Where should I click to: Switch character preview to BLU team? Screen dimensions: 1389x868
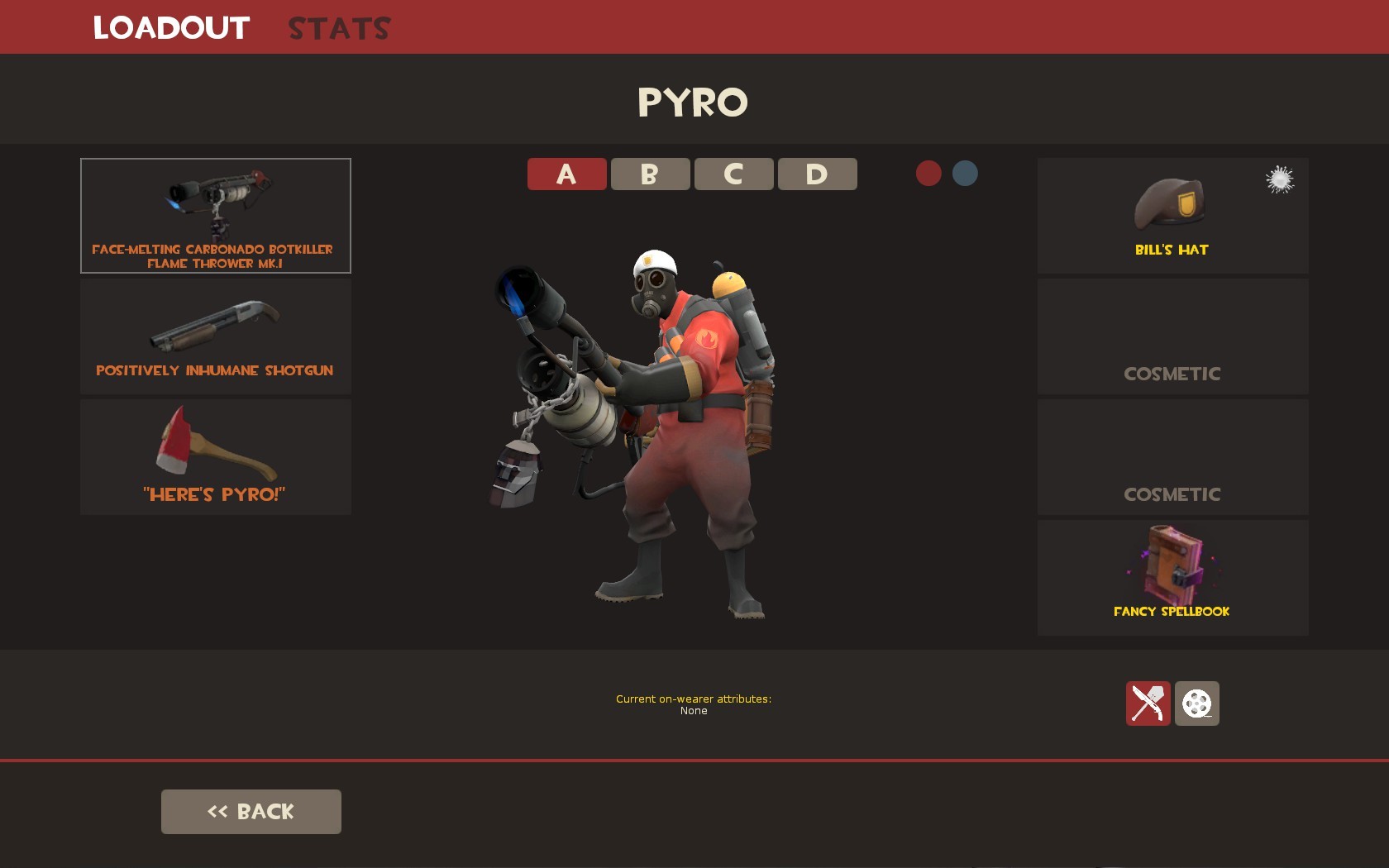click(966, 174)
